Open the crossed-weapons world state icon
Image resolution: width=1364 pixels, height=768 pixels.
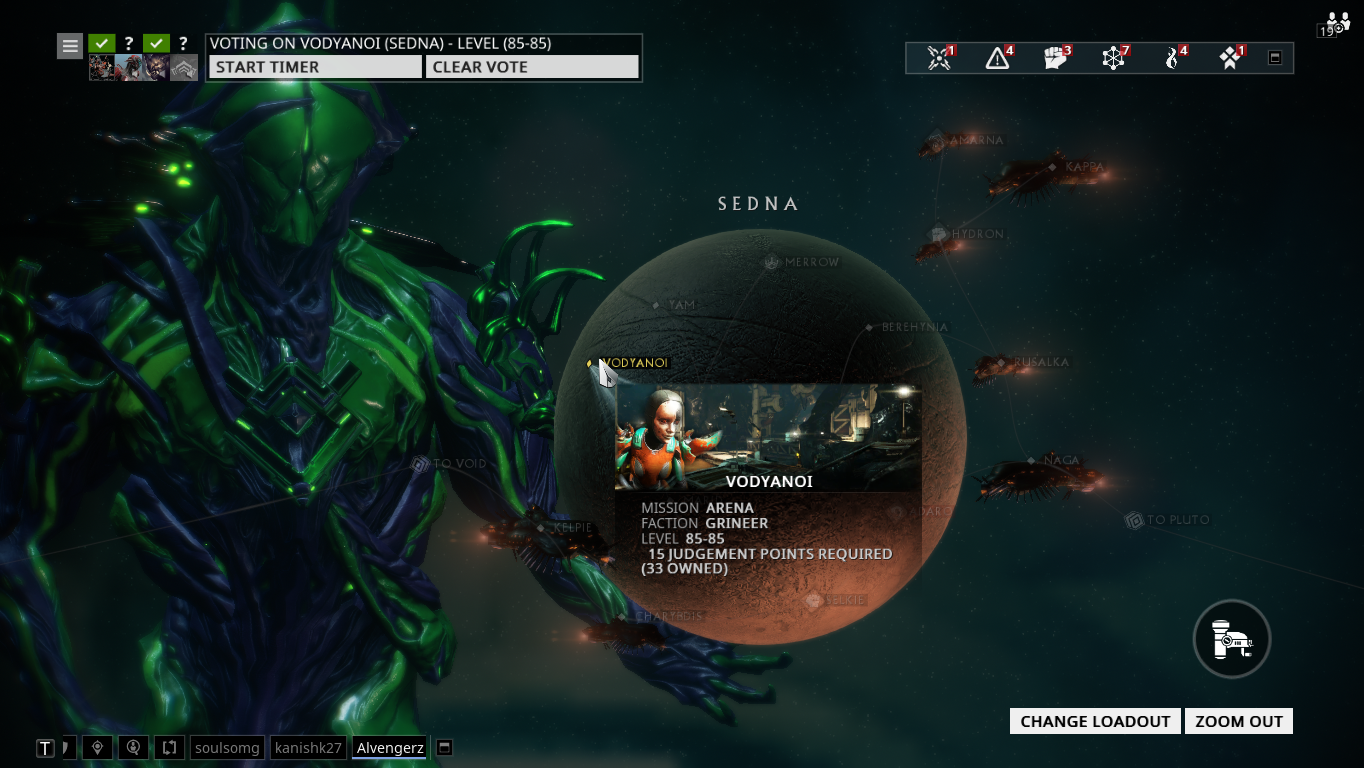(939, 58)
